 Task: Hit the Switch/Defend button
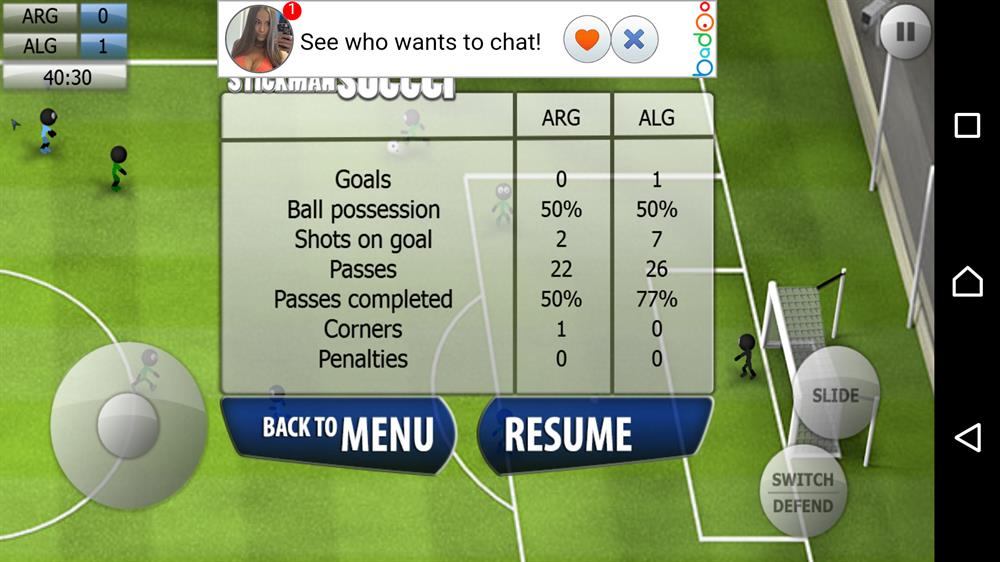(802, 492)
